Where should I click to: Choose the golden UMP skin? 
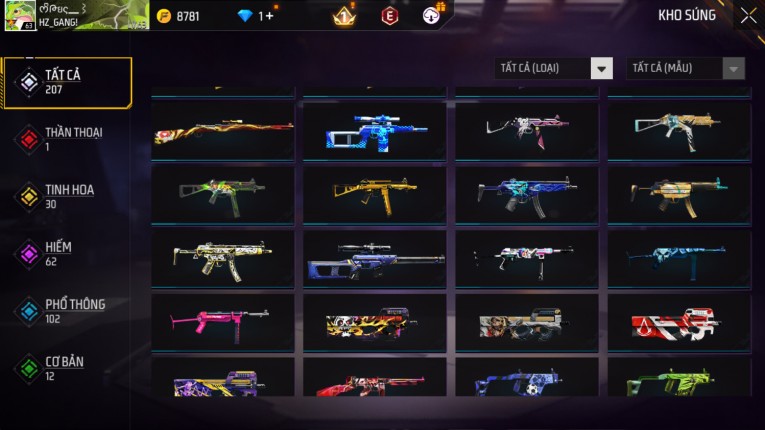[375, 194]
